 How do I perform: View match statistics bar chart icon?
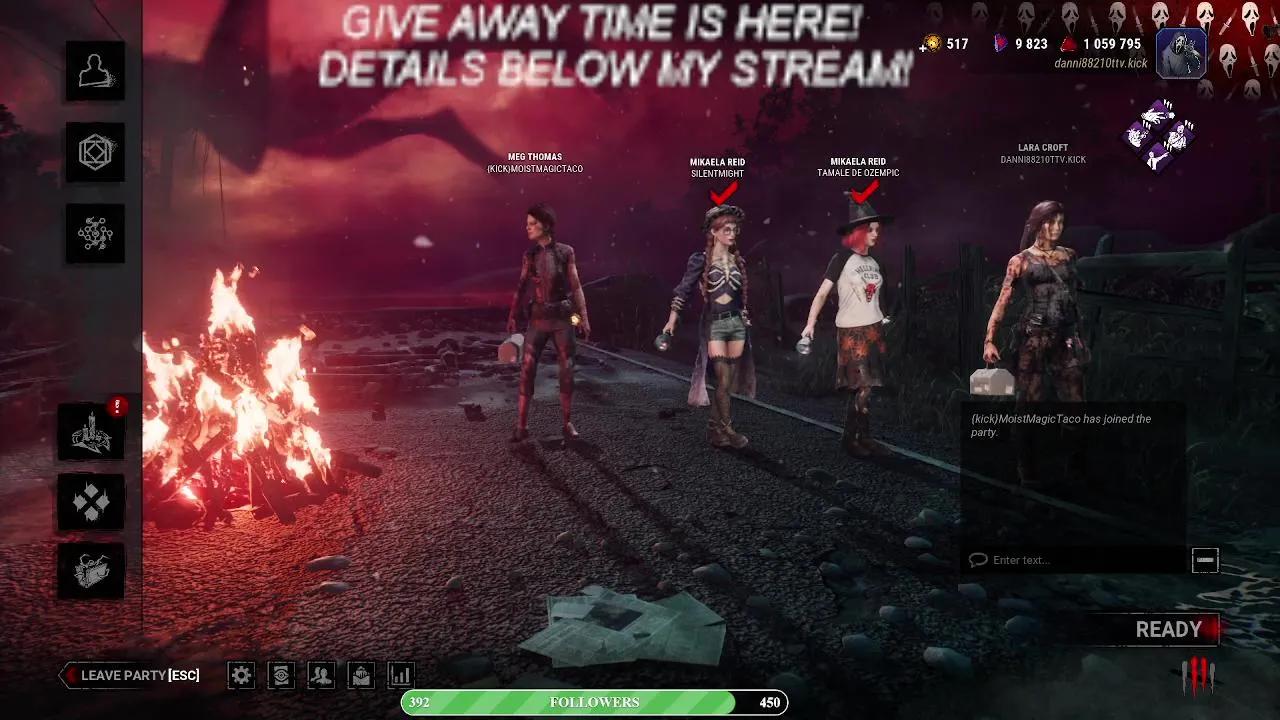point(400,676)
